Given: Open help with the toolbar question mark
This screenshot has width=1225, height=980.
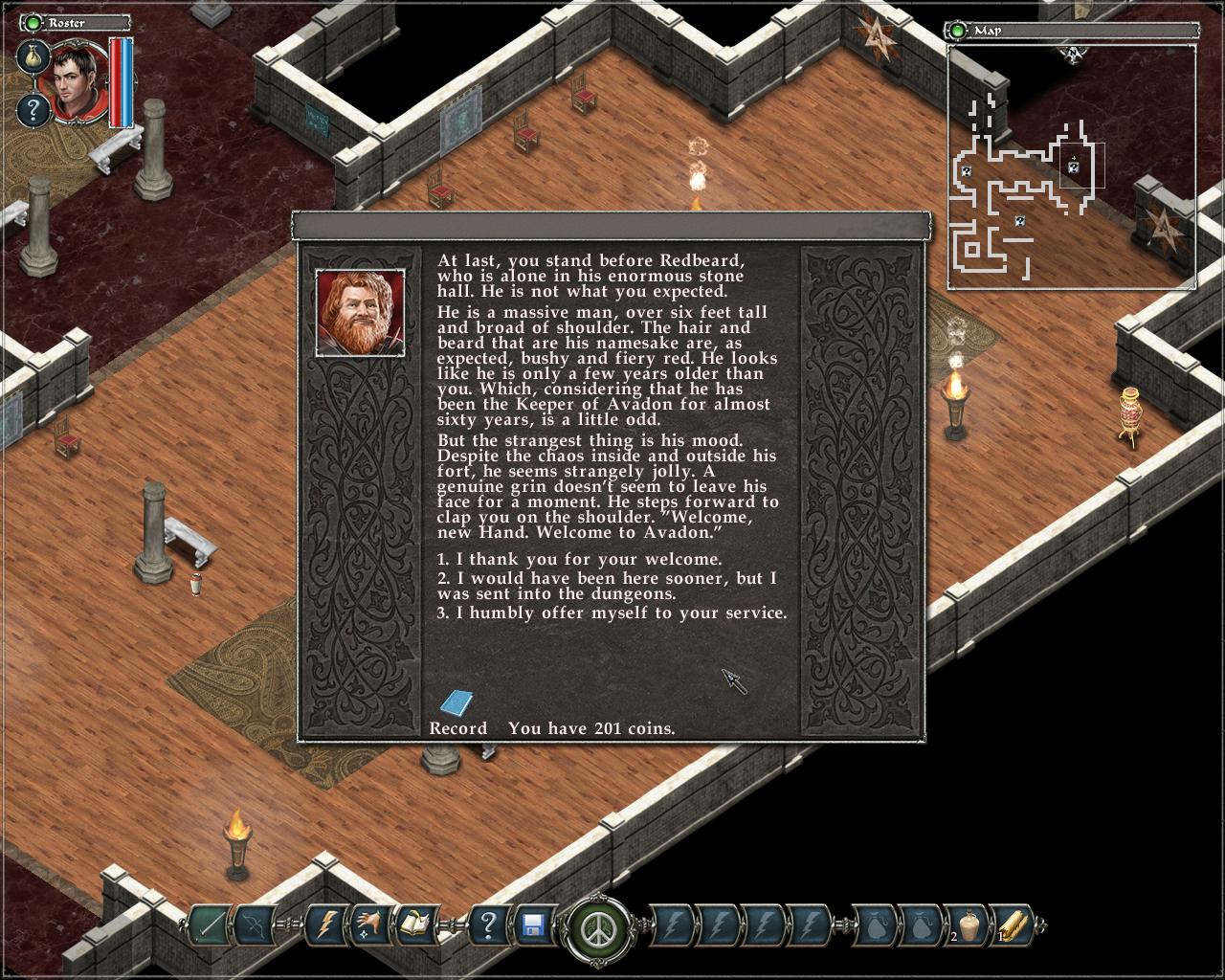Looking at the screenshot, I should click(488, 926).
